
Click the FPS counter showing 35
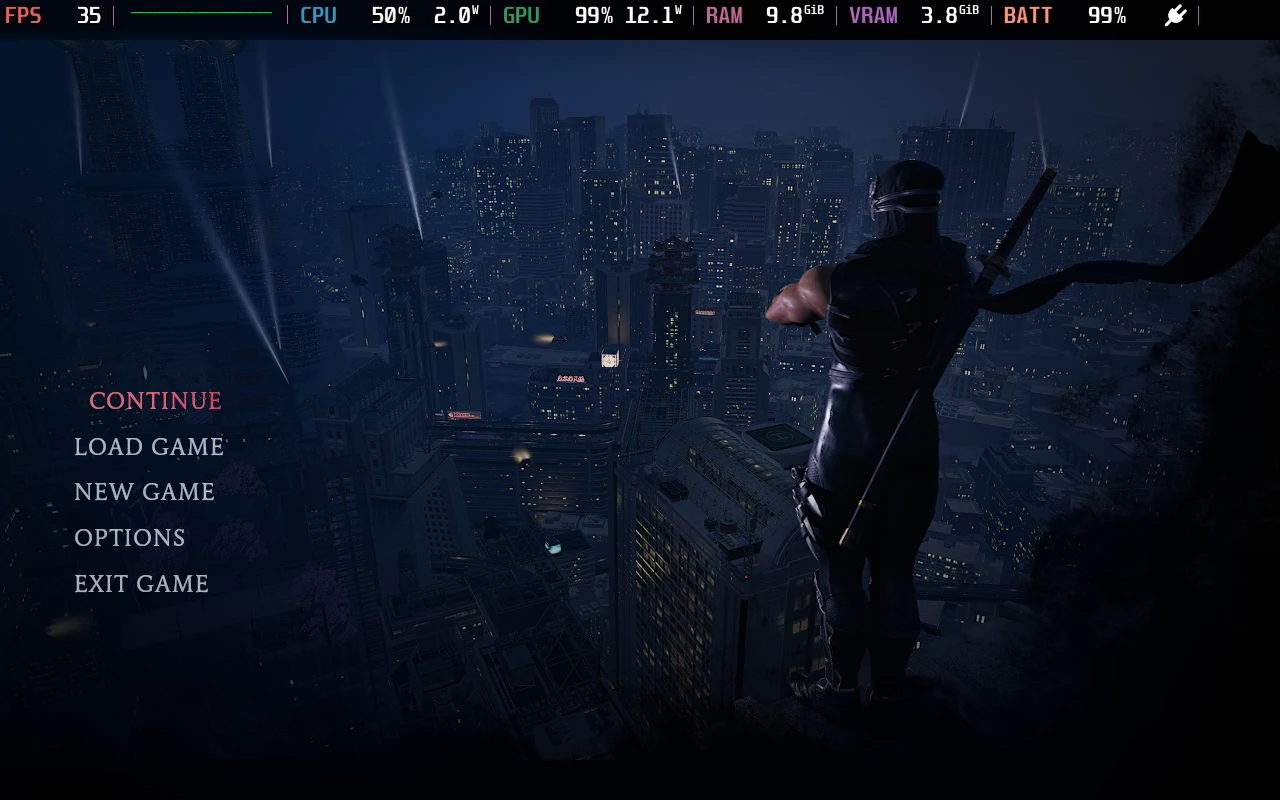89,15
